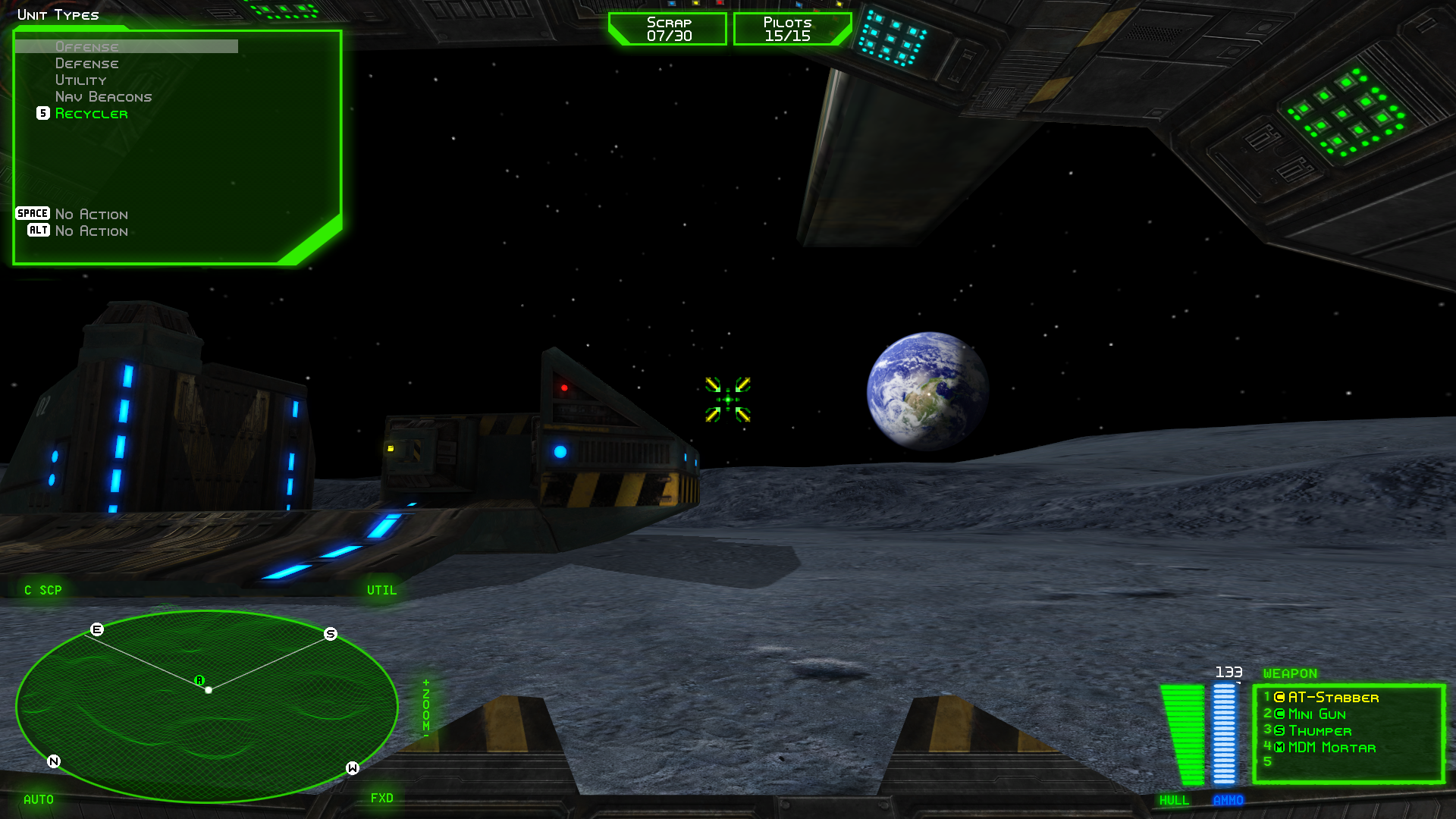Click the radar ZOOM control
This screenshot has height=819, width=1456.
(426, 708)
